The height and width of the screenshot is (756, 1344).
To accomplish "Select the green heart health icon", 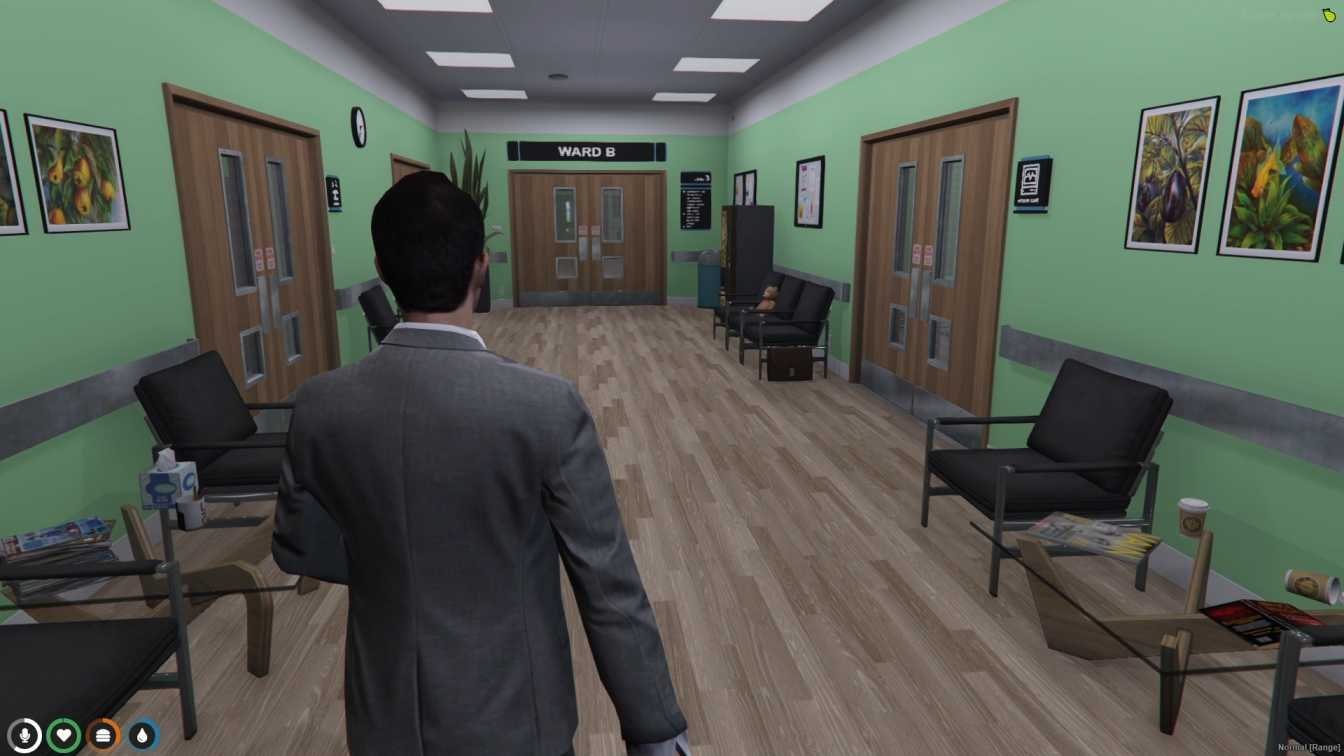I will [64, 735].
